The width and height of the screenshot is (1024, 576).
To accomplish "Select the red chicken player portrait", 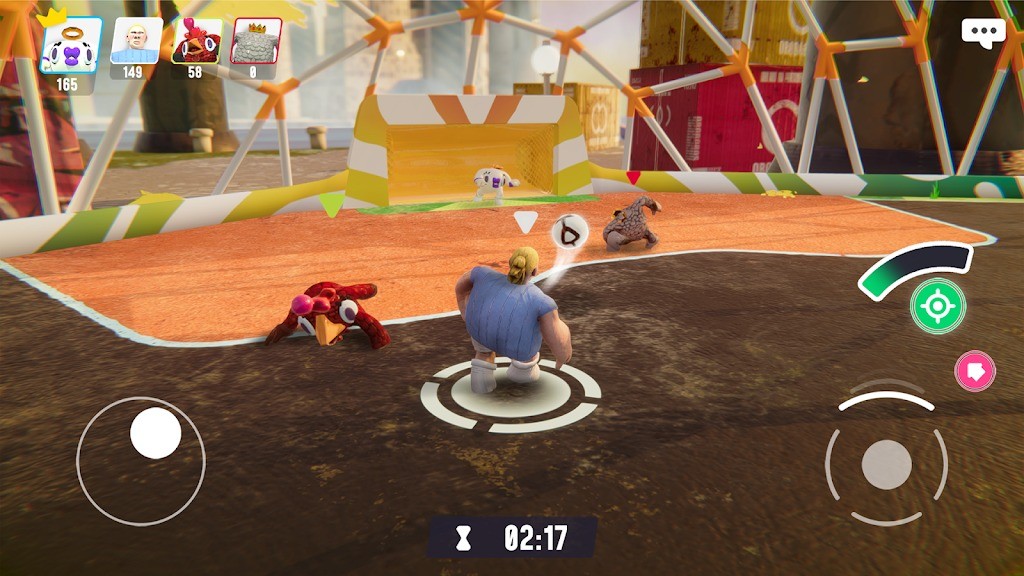I will (x=196, y=42).
